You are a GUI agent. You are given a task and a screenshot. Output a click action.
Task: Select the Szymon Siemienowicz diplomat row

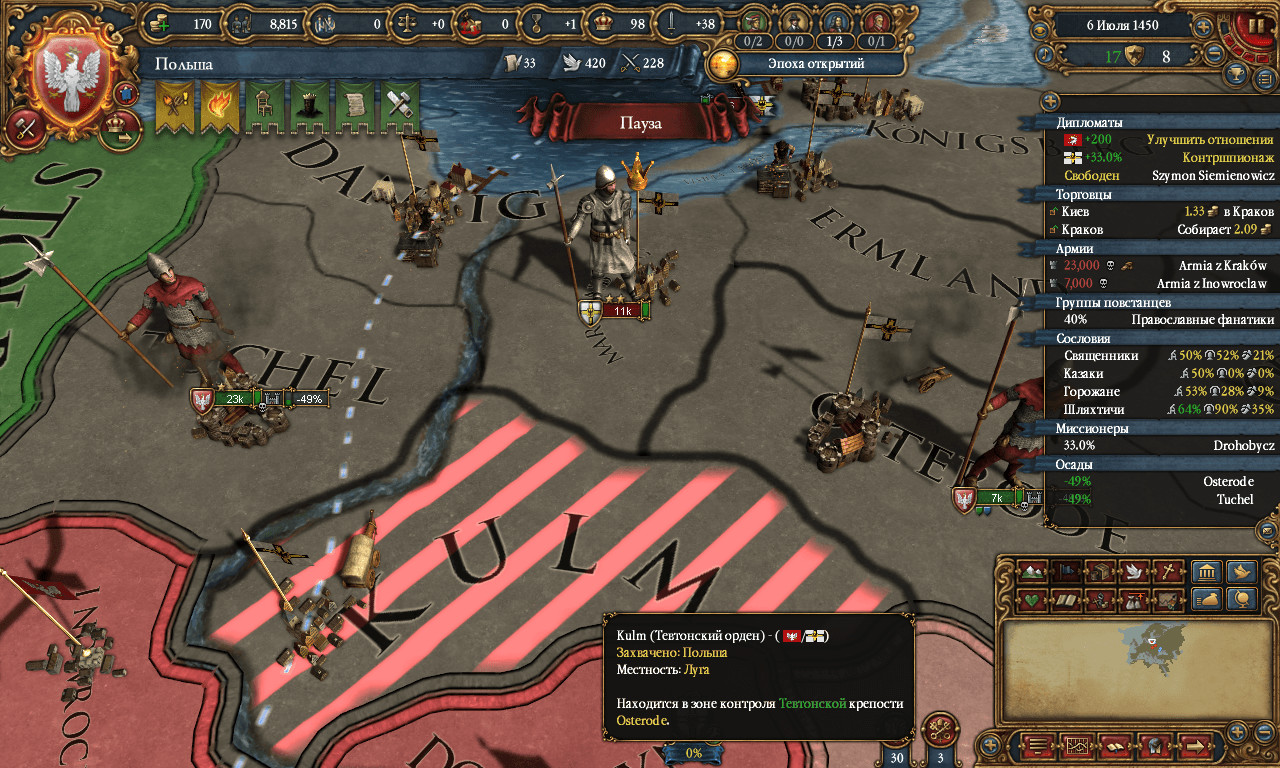pyautogui.click(x=1160, y=176)
